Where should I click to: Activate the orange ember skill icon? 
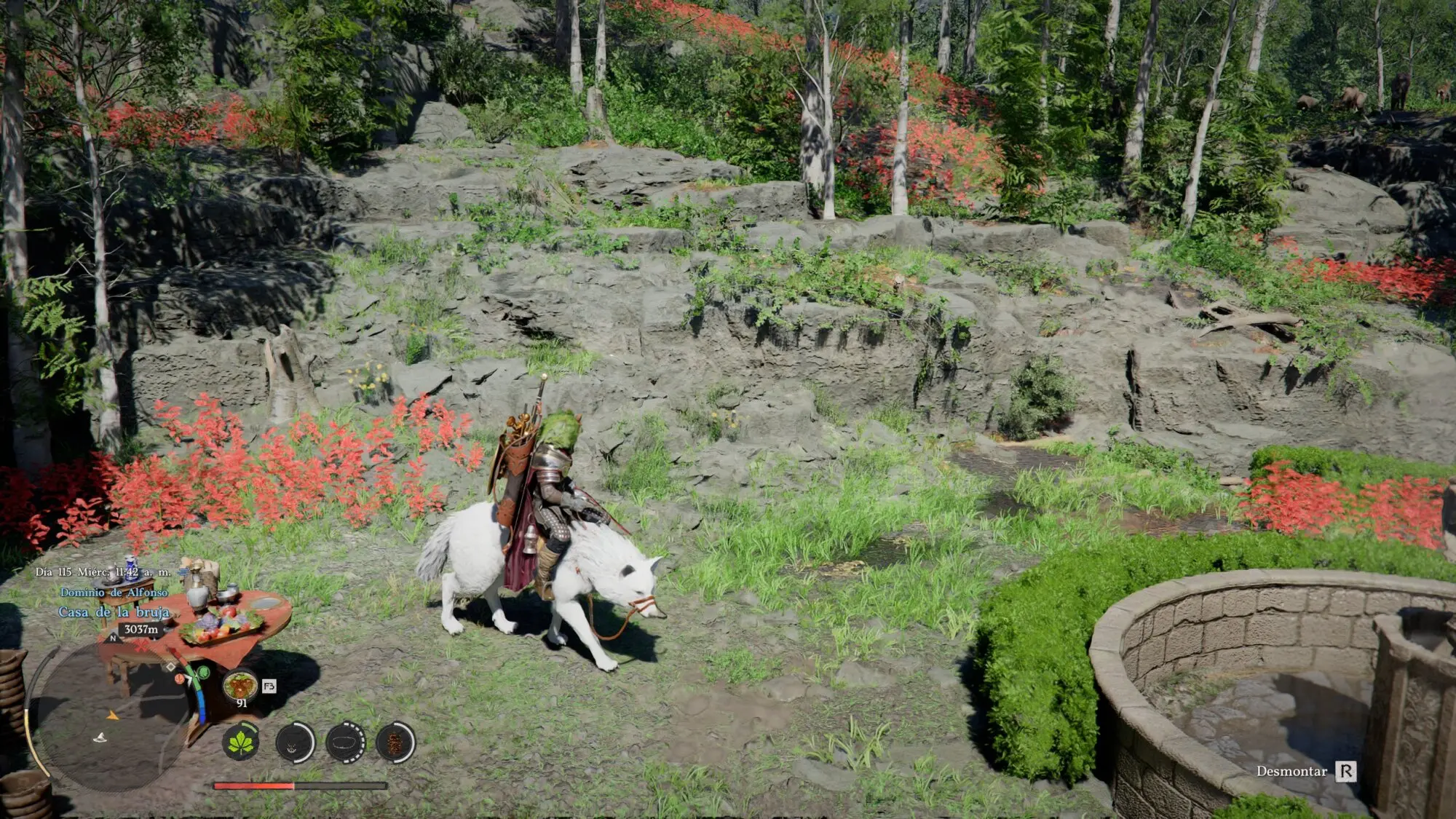[395, 743]
